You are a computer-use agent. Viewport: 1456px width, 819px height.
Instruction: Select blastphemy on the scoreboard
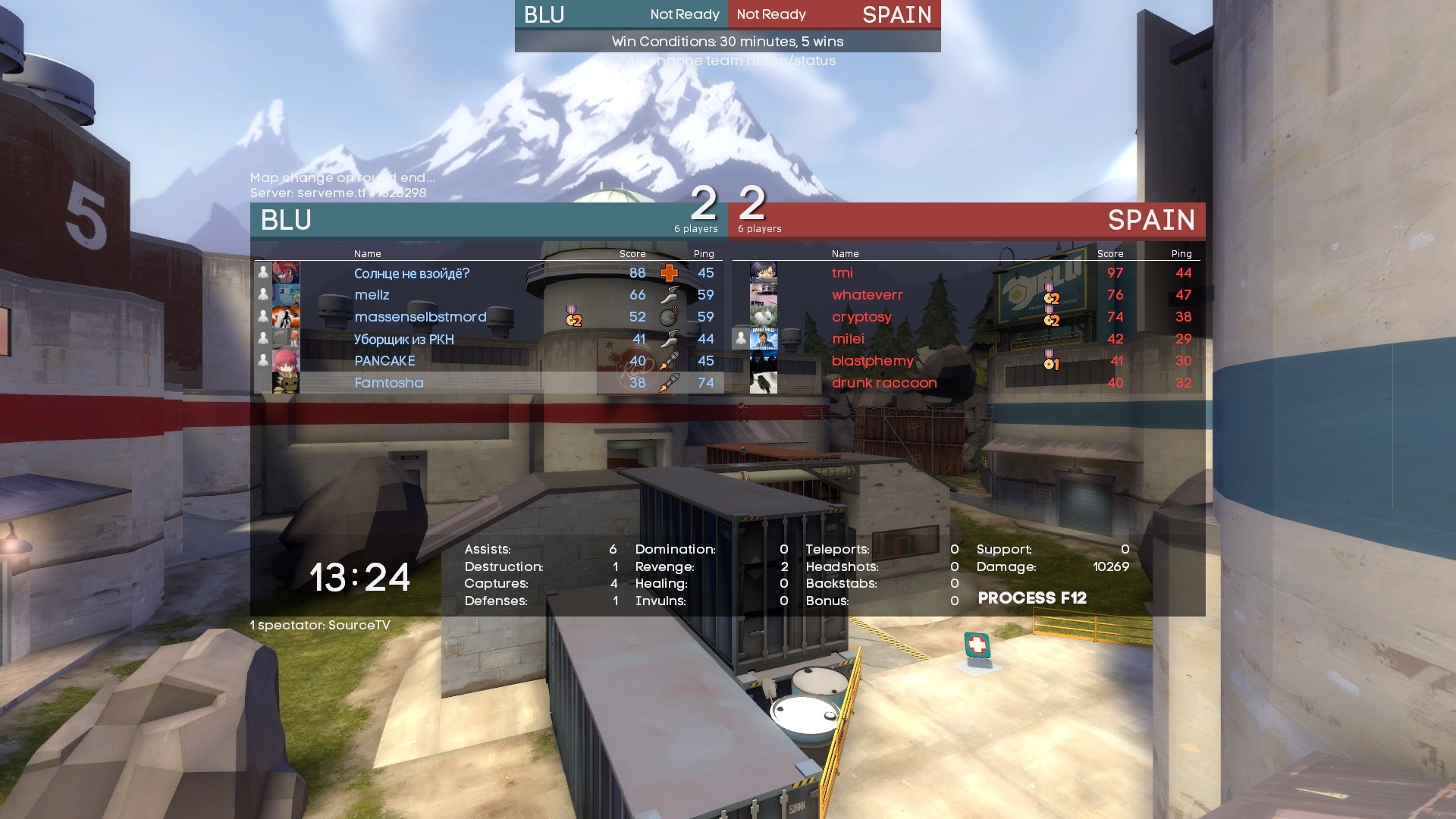click(872, 361)
